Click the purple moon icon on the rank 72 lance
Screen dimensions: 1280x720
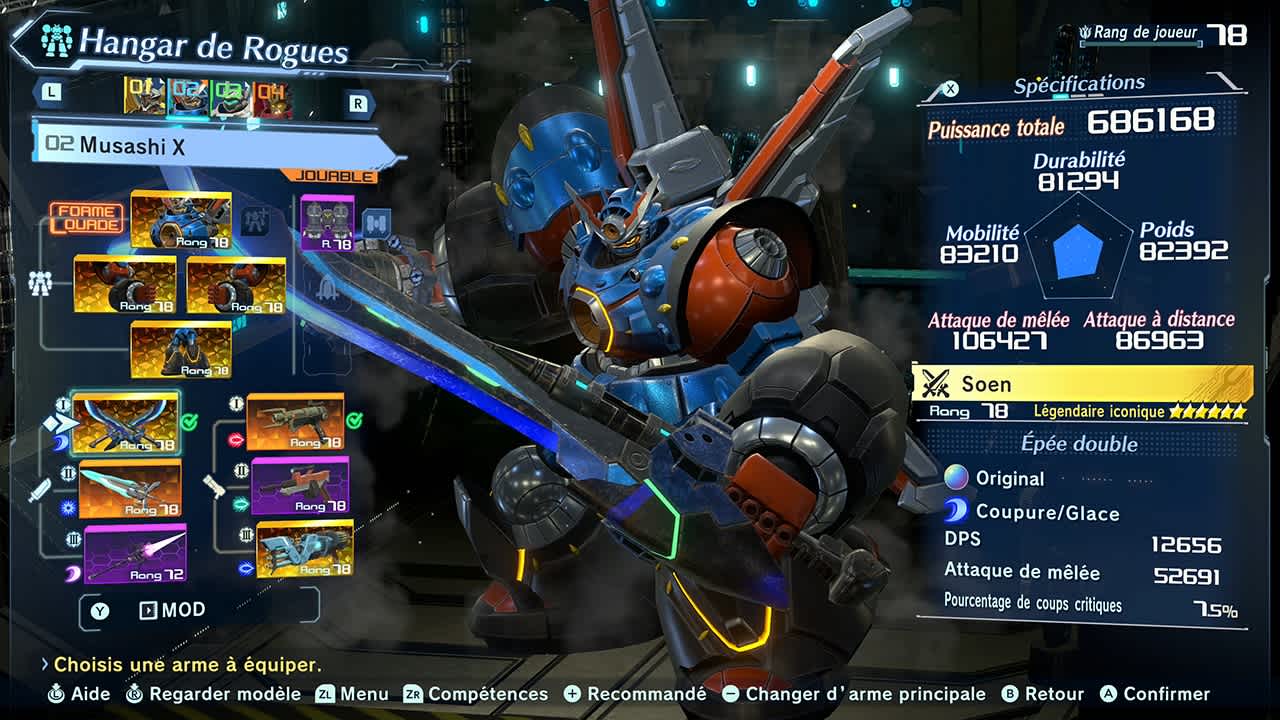tap(73, 571)
